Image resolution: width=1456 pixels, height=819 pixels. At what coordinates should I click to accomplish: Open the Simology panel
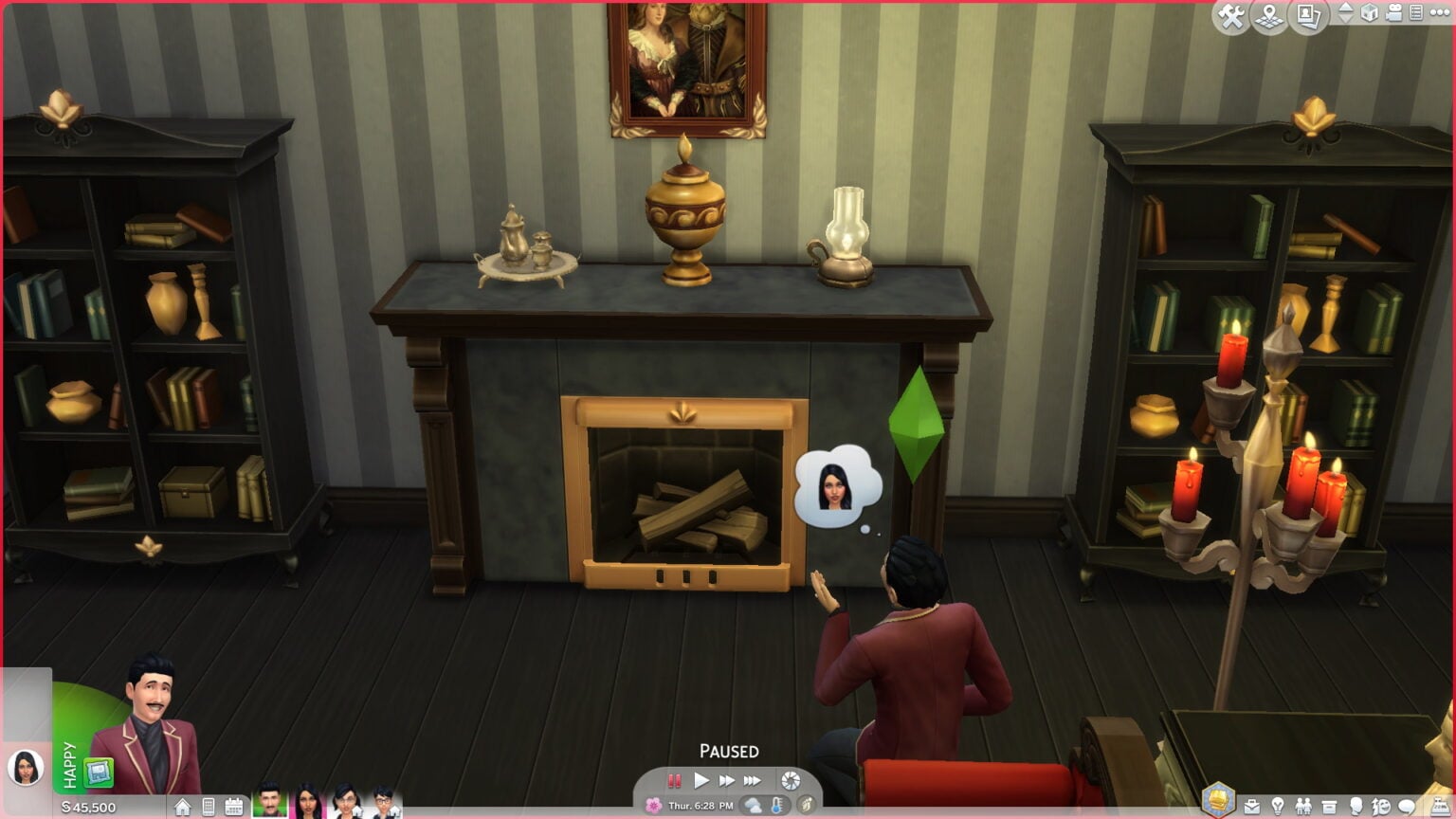[x=1357, y=807]
